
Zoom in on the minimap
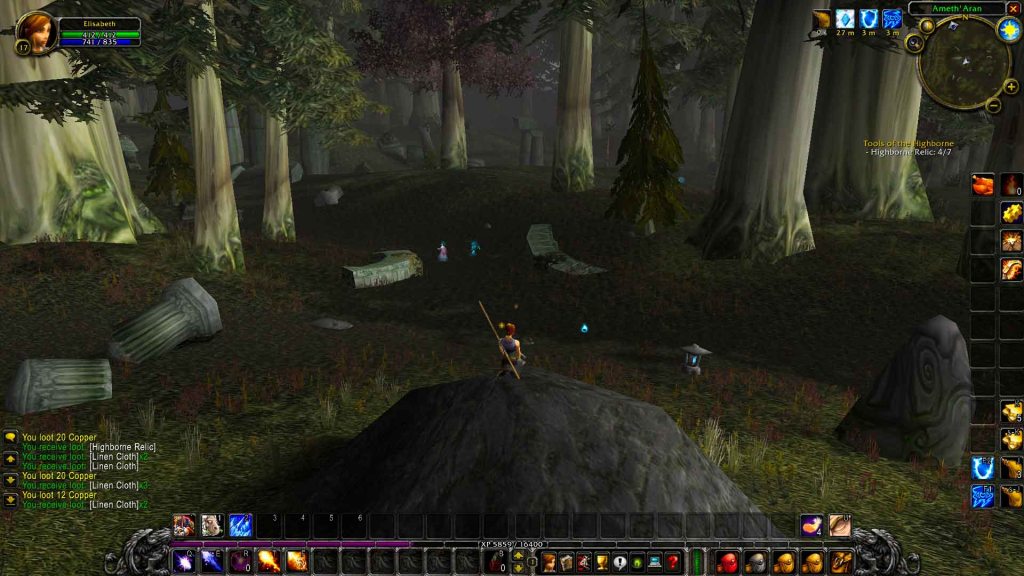1011,87
